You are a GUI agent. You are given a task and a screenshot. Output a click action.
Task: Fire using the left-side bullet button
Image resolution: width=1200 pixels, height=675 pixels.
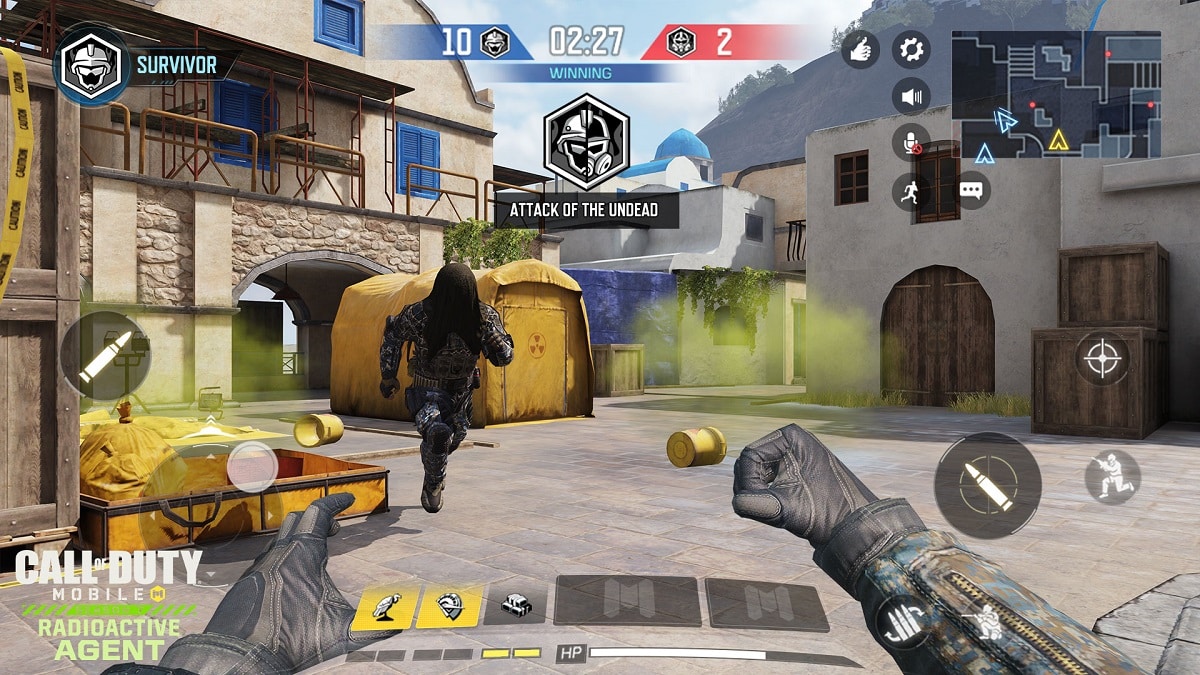click(x=105, y=356)
